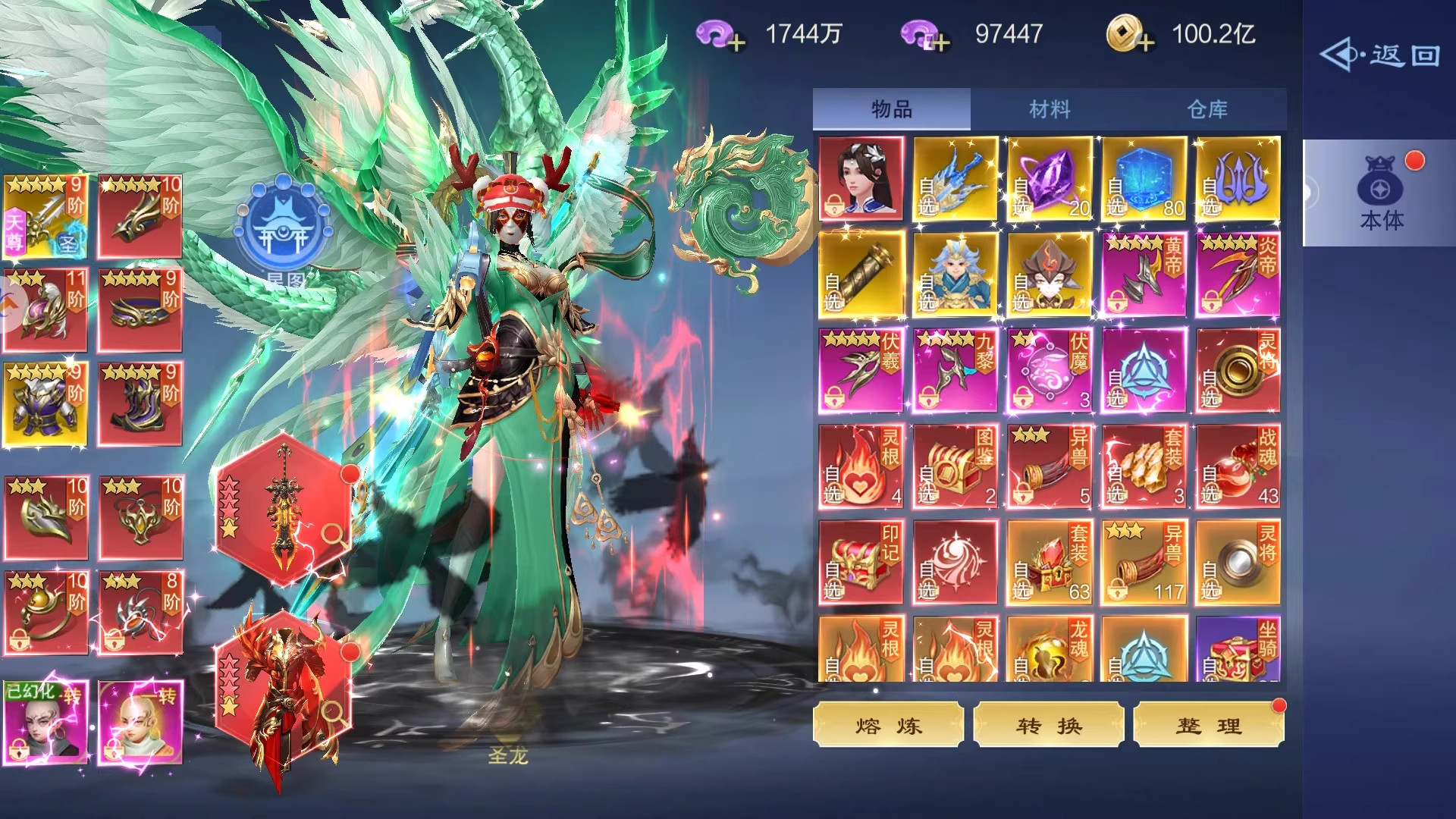Select the 已幻化 character avatar slot

point(45,722)
